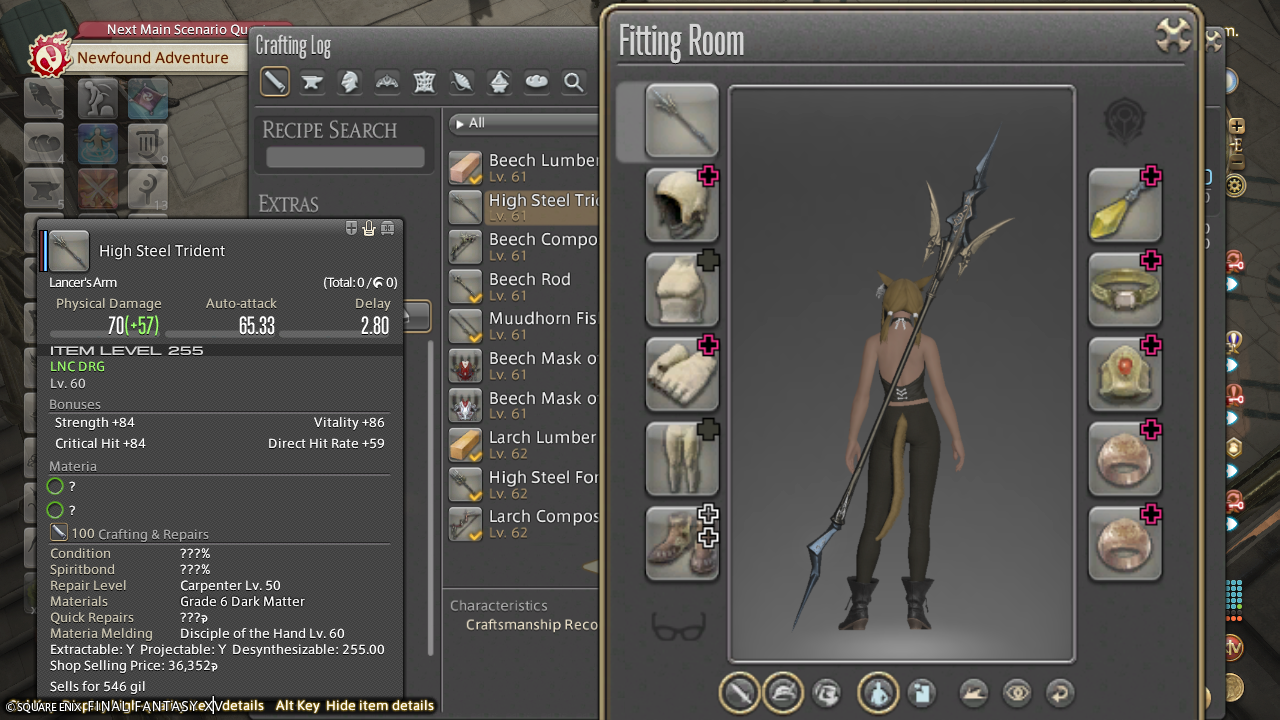Choose the gloves hand slot
Viewport: 1280px width, 720px height.
(x=682, y=374)
